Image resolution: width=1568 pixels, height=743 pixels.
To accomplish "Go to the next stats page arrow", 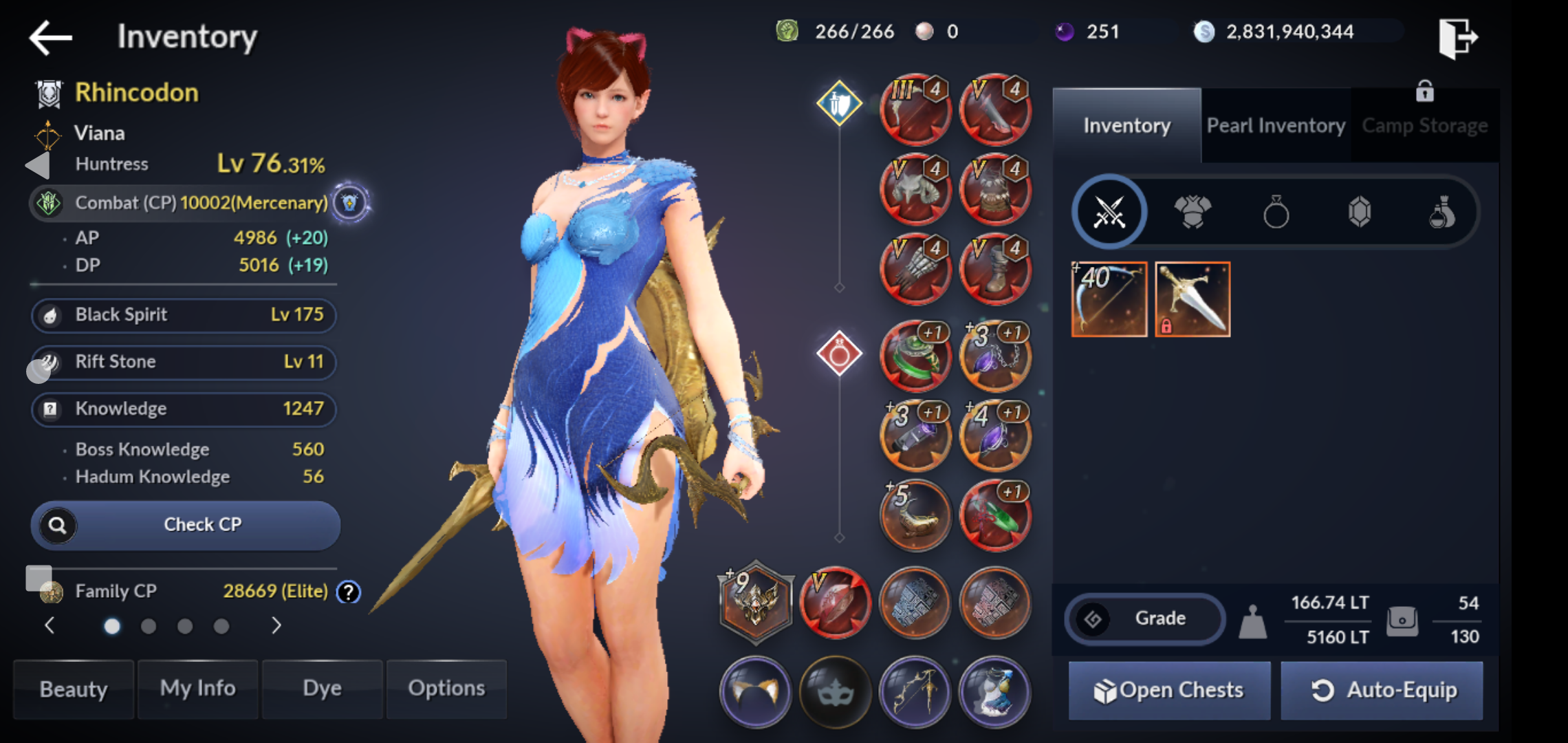I will click(x=276, y=625).
